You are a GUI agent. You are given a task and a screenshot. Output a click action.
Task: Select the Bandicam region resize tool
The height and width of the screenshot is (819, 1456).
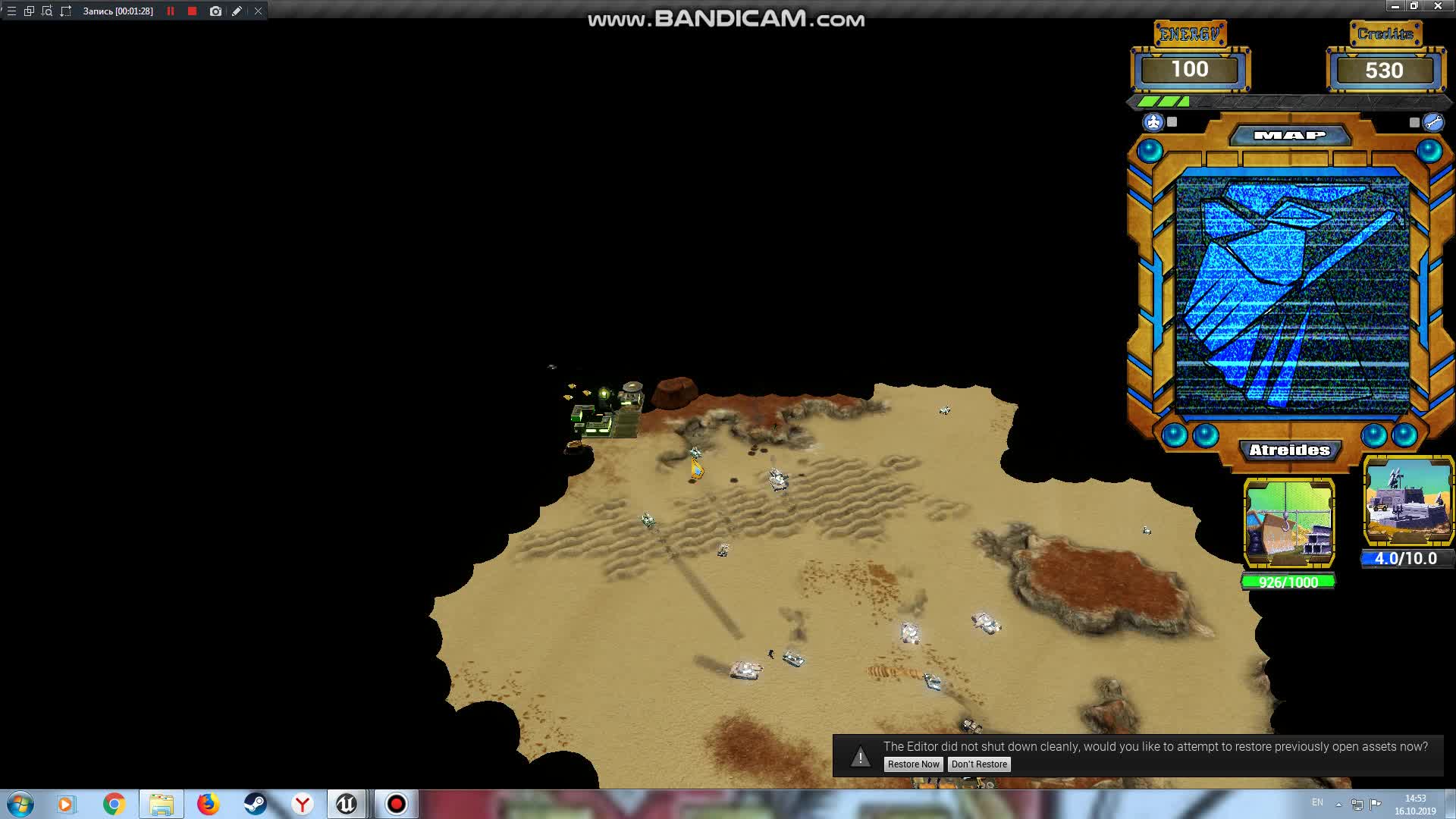click(x=65, y=11)
